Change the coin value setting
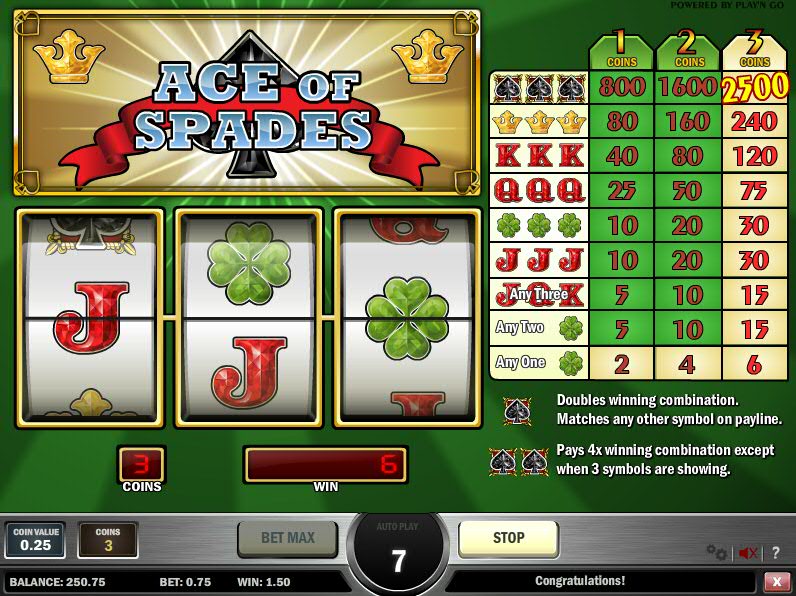The image size is (796, 596). tap(35, 540)
